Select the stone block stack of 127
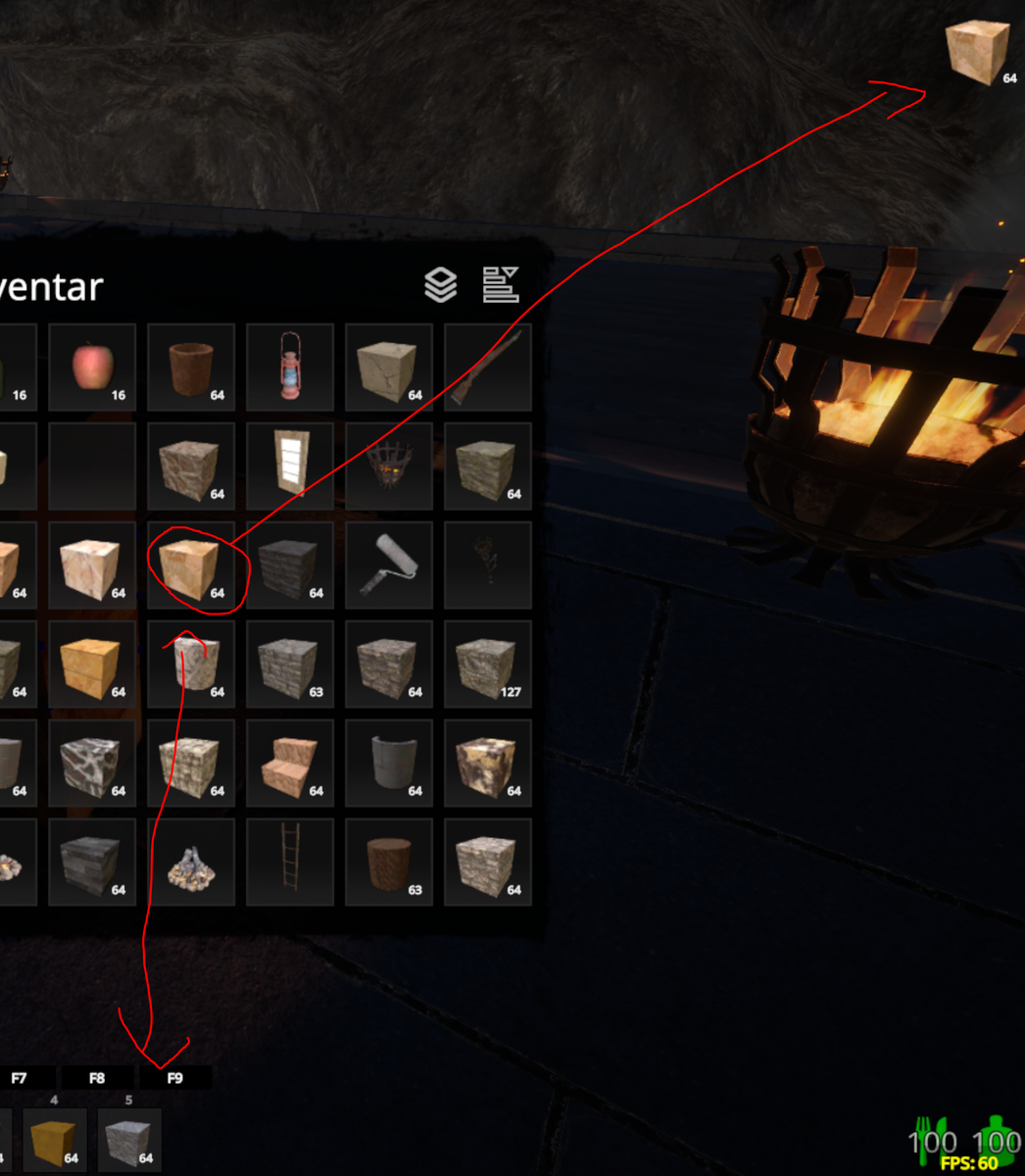Image resolution: width=1025 pixels, height=1176 pixels. tap(488, 664)
